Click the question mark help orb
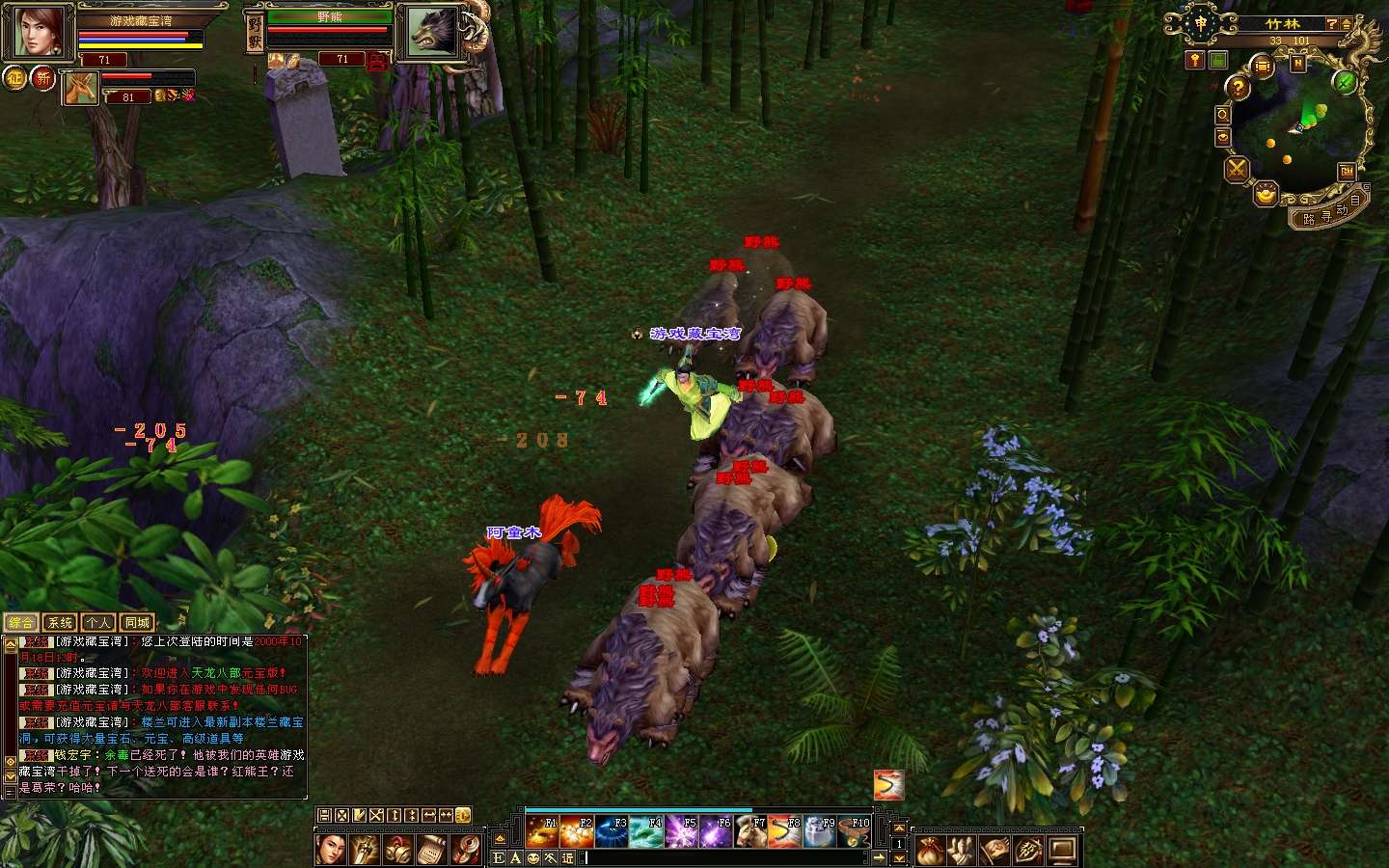Screen dimensions: 1389x868 1238,87
